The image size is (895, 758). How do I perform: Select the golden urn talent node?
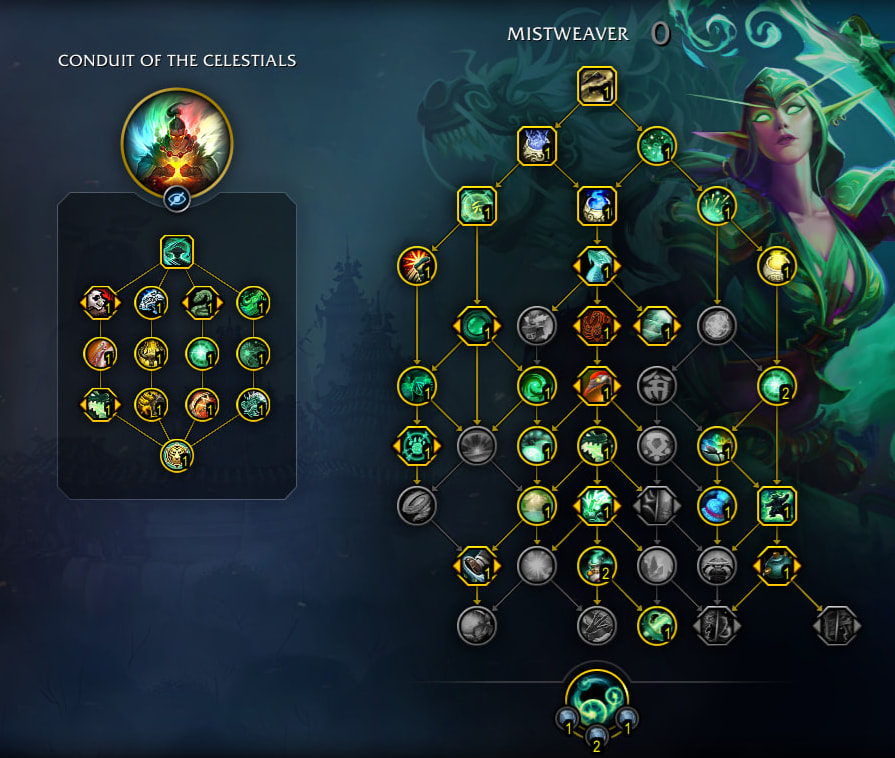tap(777, 266)
